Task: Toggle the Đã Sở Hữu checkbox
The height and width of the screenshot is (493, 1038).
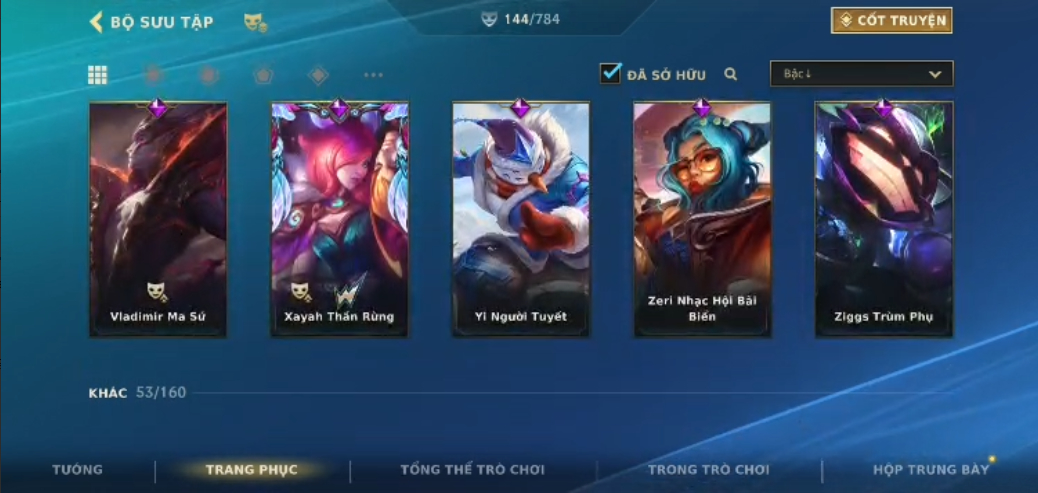Action: [x=610, y=74]
